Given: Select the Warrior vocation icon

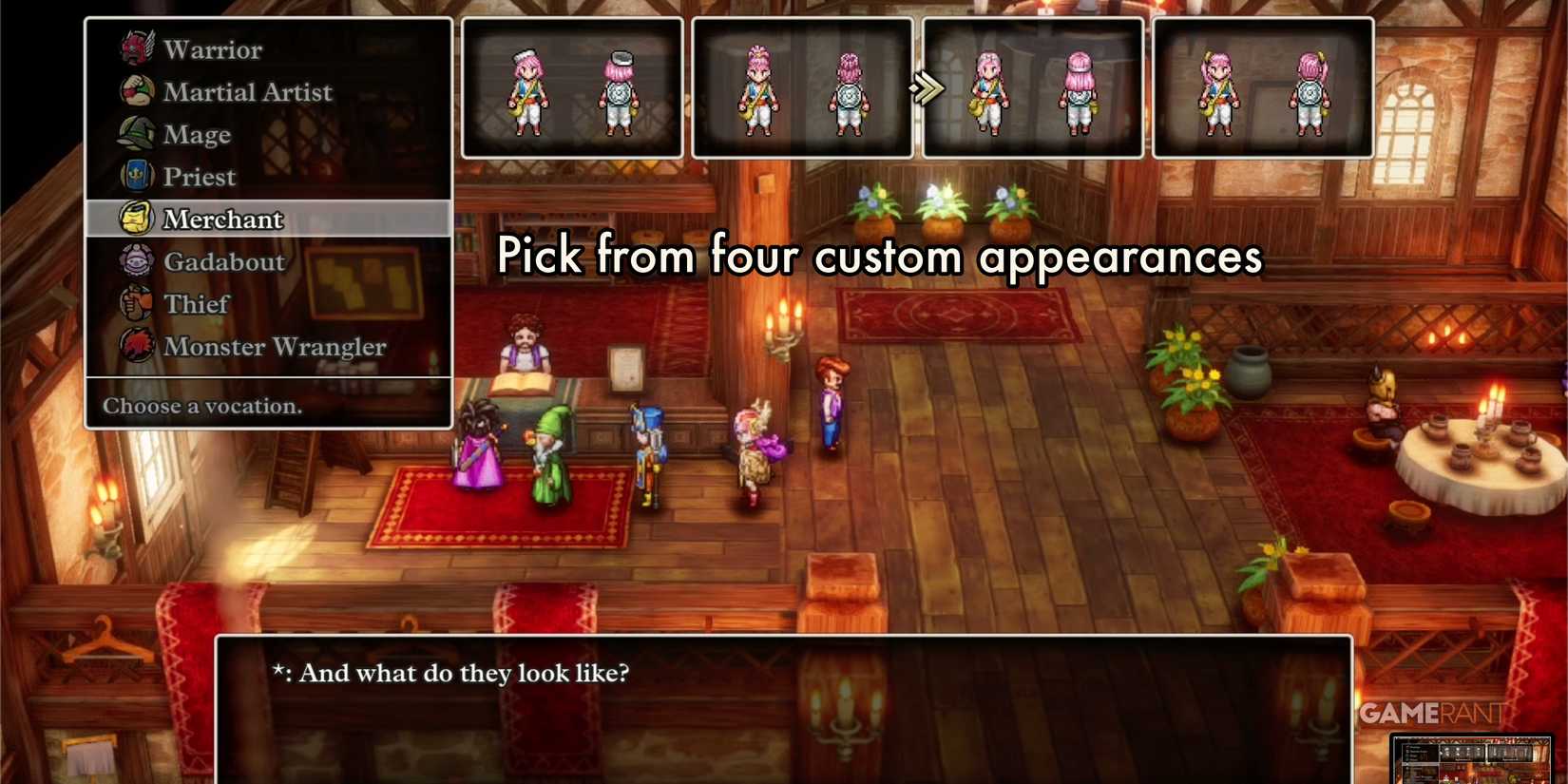Looking at the screenshot, I should click(137, 48).
